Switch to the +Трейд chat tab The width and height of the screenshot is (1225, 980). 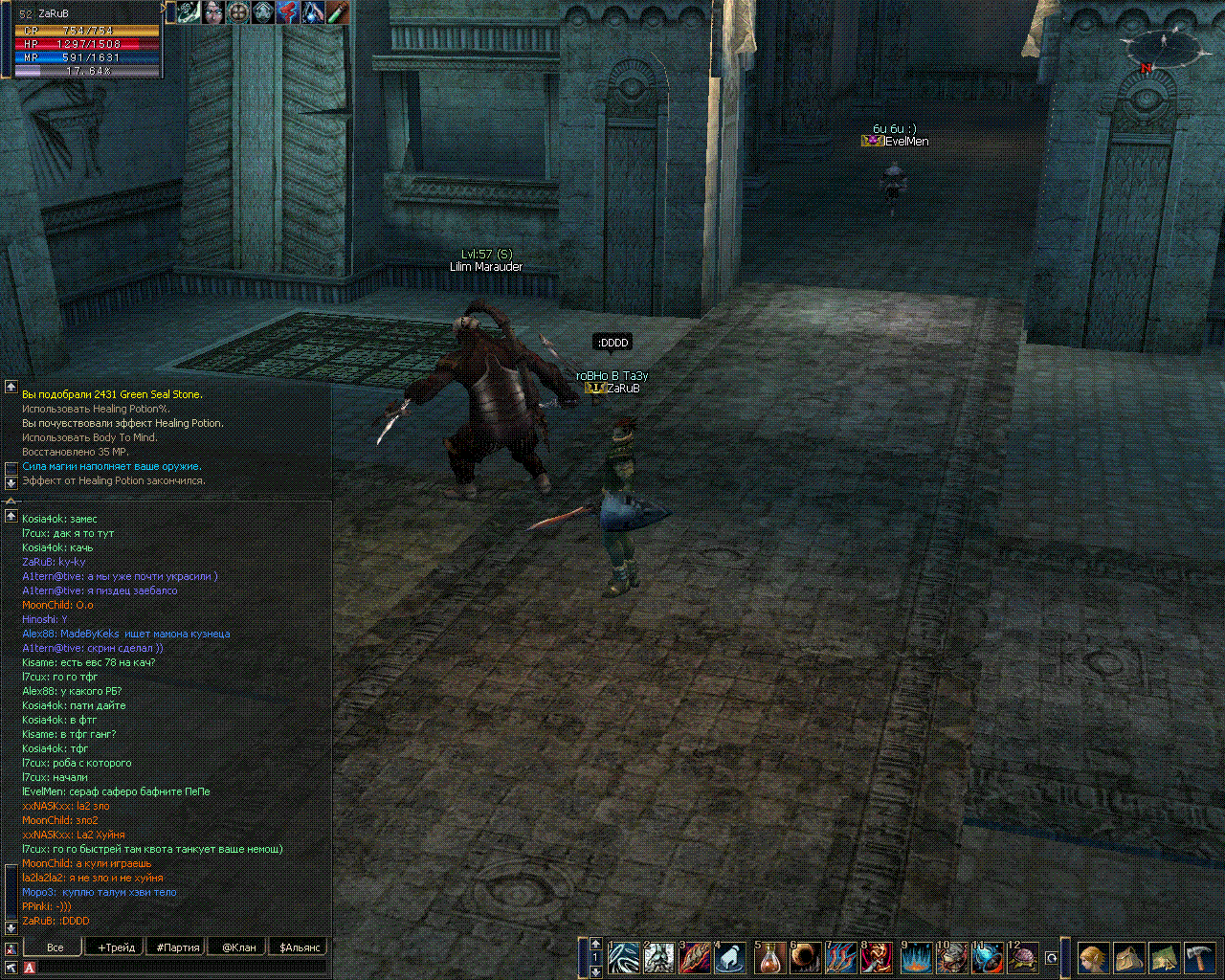click(x=116, y=947)
